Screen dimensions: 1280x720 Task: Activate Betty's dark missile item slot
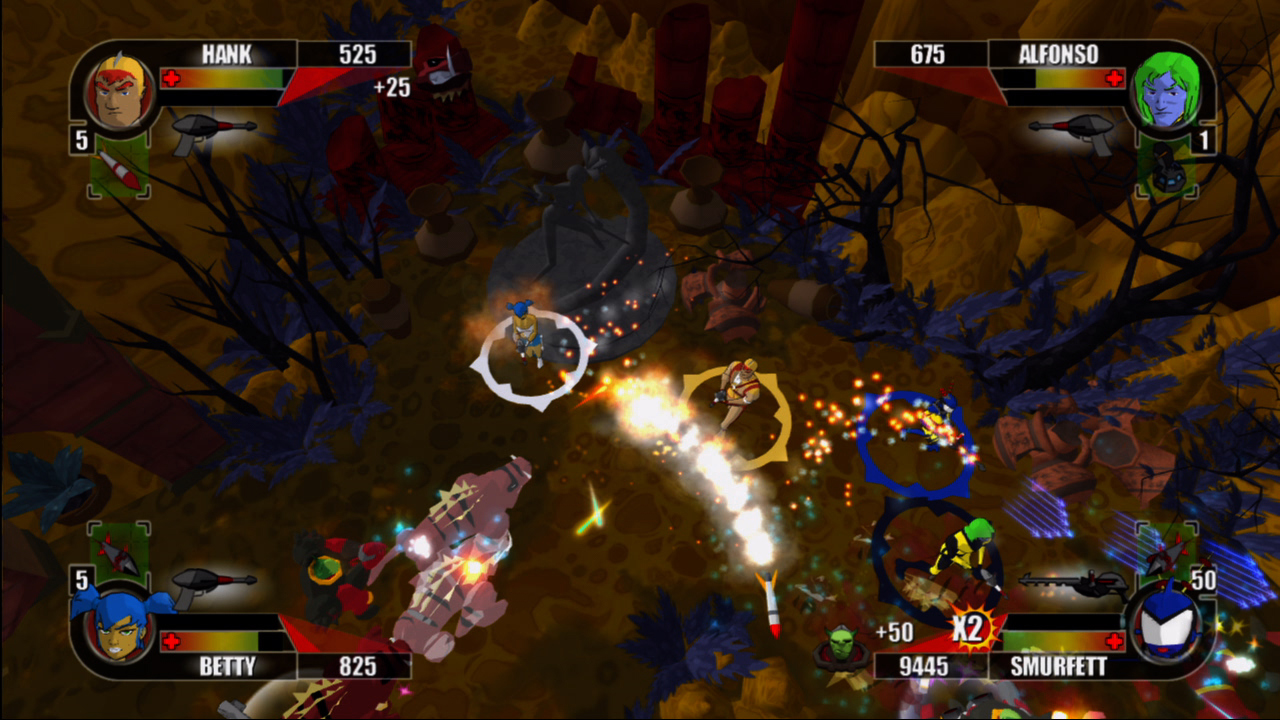(x=119, y=553)
